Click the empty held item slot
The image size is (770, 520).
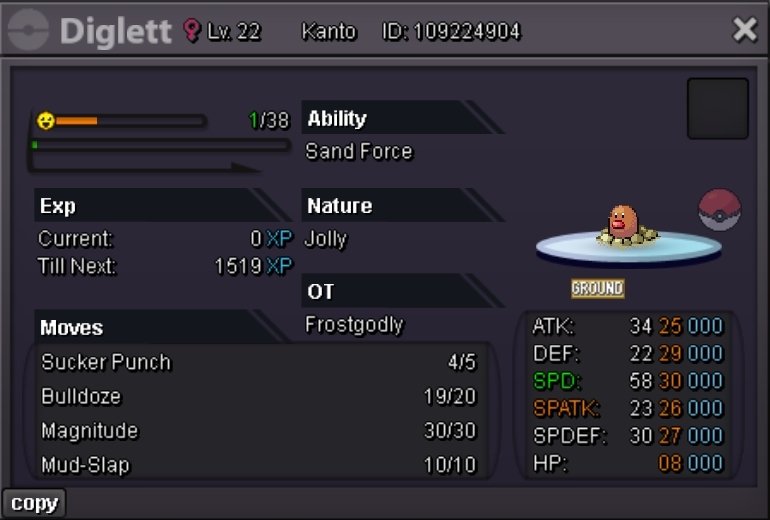point(717,108)
